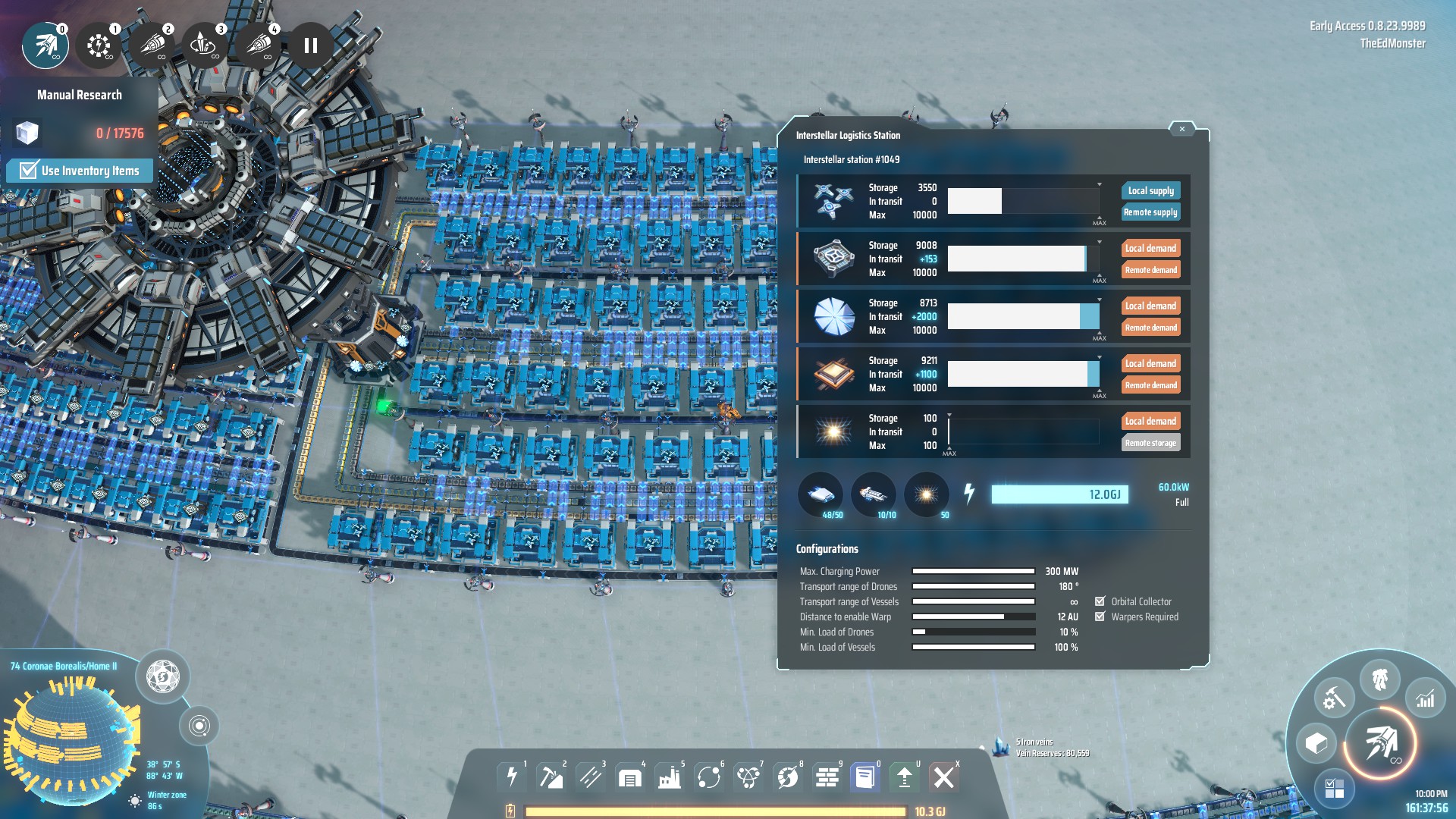Screen dimensions: 1456x819
Task: Open the statistics chart panel
Action: [1425, 698]
